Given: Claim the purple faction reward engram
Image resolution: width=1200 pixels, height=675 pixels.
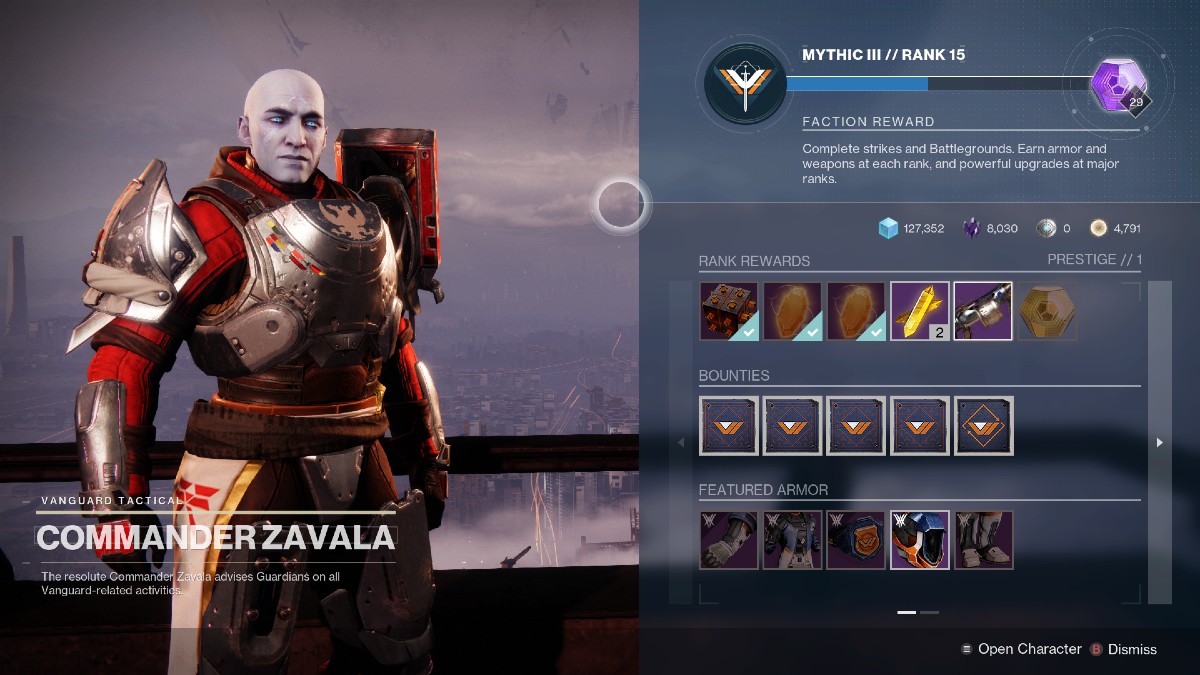Looking at the screenshot, I should (1118, 86).
